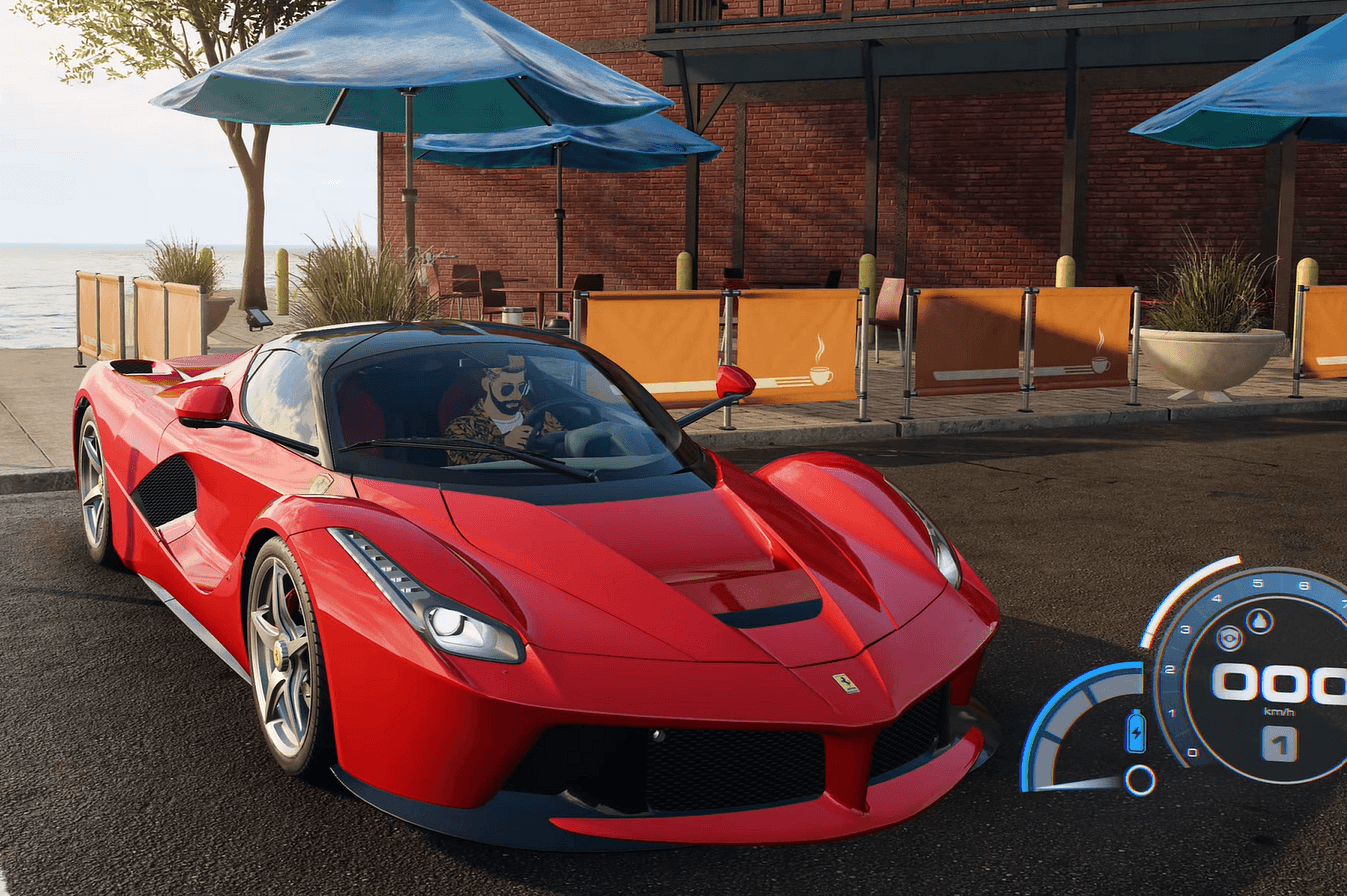Click the number 4 on the tachometer
Image resolution: width=1347 pixels, height=896 pixels.
[1216, 597]
